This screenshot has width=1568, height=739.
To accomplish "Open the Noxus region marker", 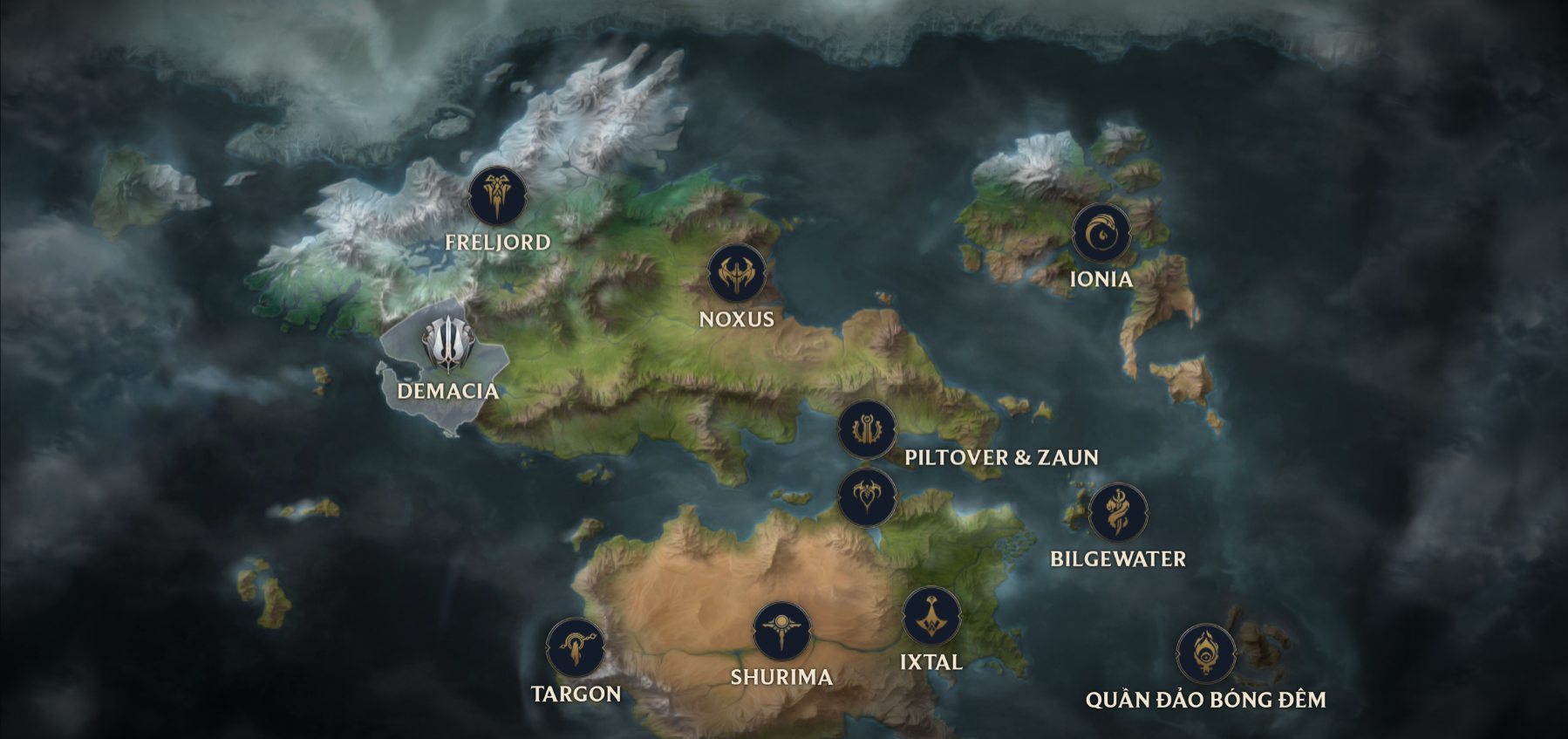I will 737,274.
